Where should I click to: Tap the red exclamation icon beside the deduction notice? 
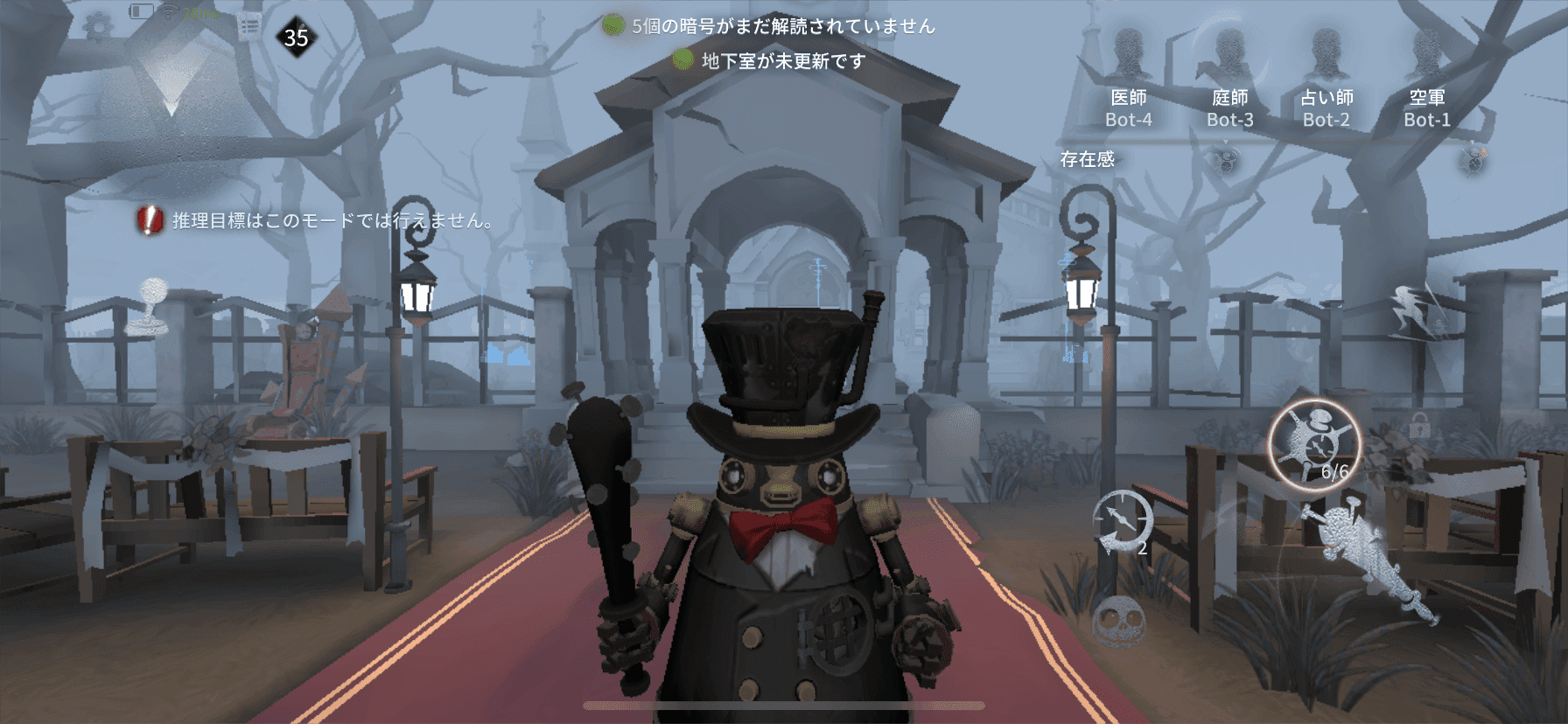point(150,221)
